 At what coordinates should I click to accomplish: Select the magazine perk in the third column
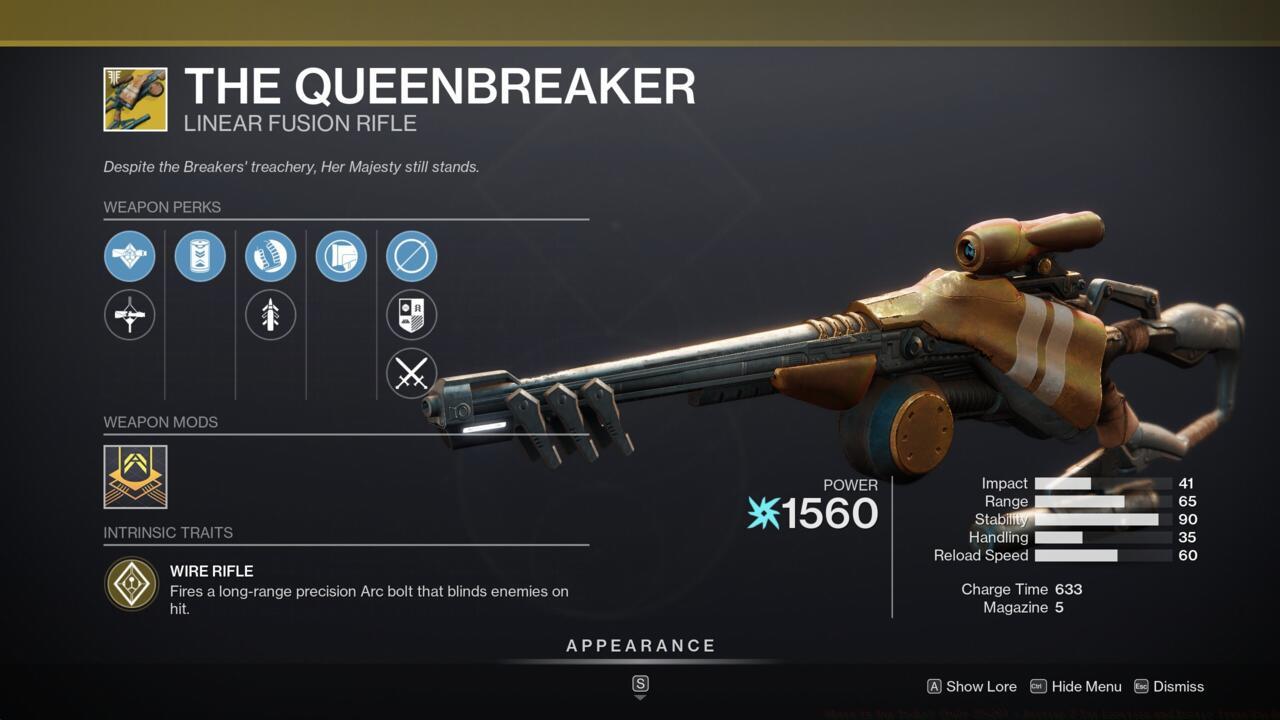(x=270, y=256)
